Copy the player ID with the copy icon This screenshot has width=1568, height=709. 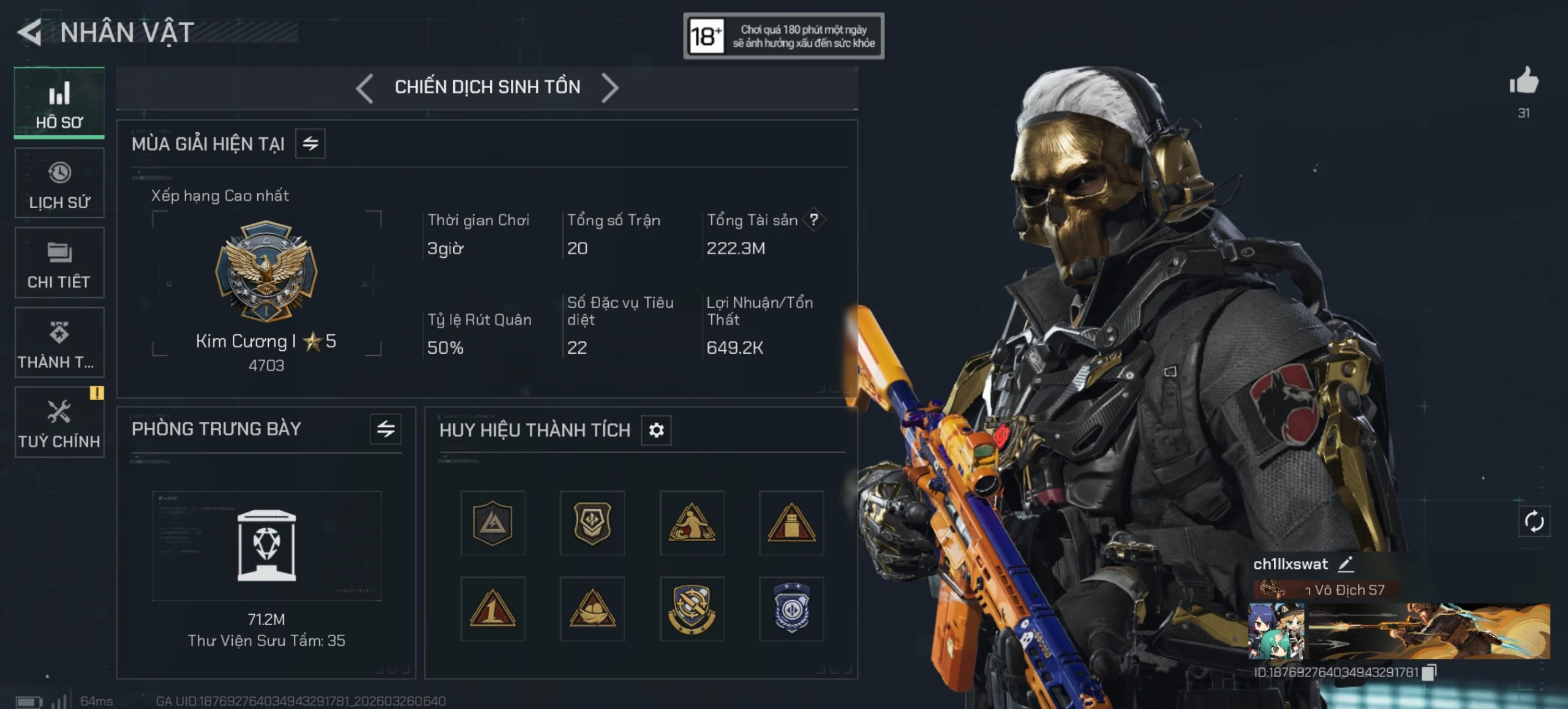pos(1429,672)
